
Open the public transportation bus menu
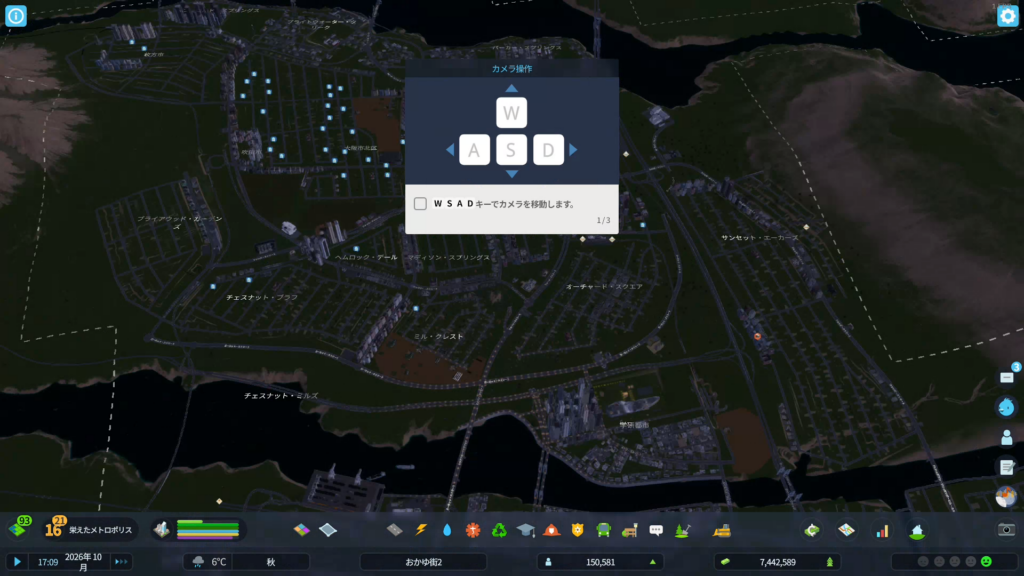tap(603, 529)
